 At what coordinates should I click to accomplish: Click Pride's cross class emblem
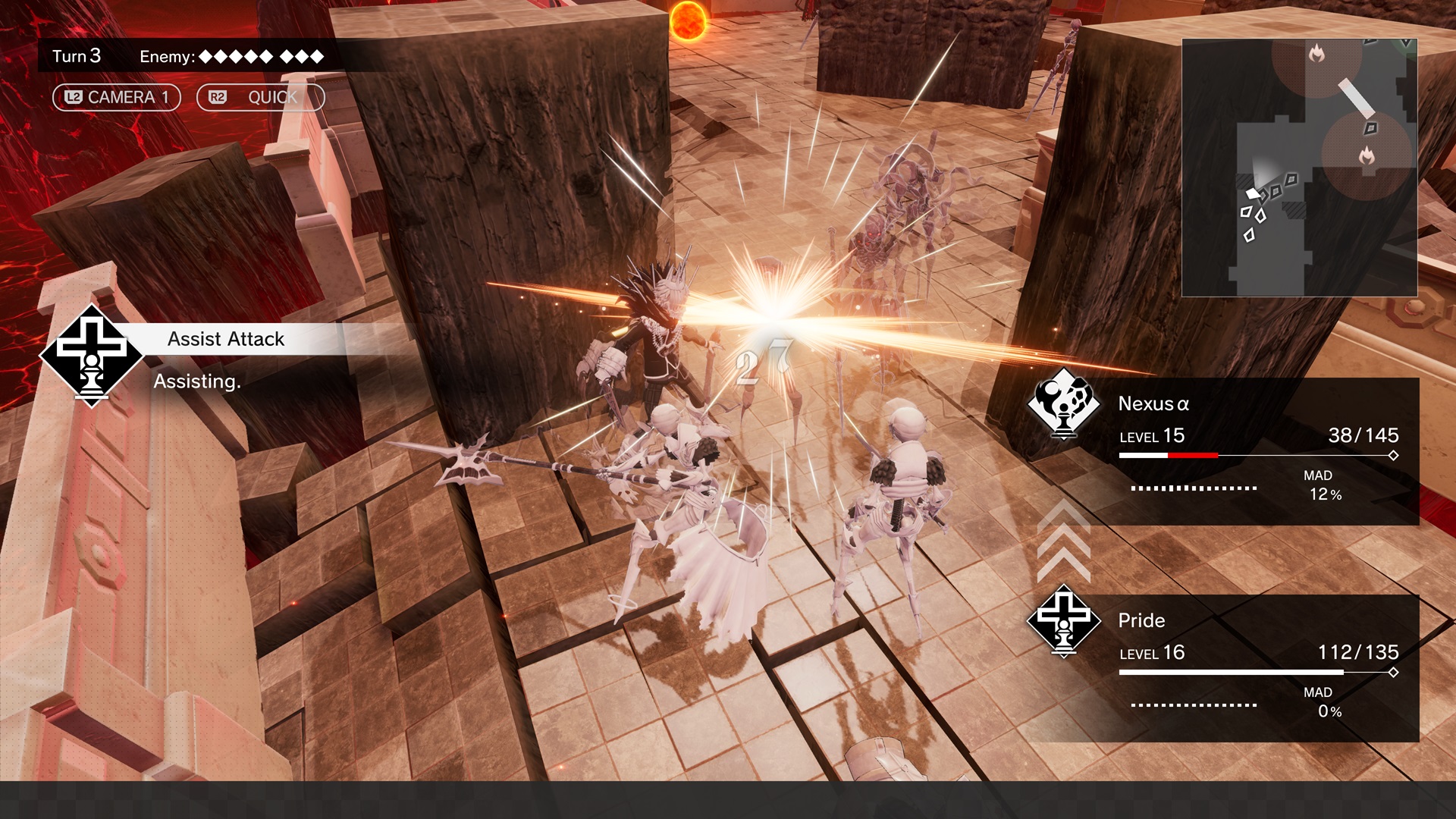1063,621
